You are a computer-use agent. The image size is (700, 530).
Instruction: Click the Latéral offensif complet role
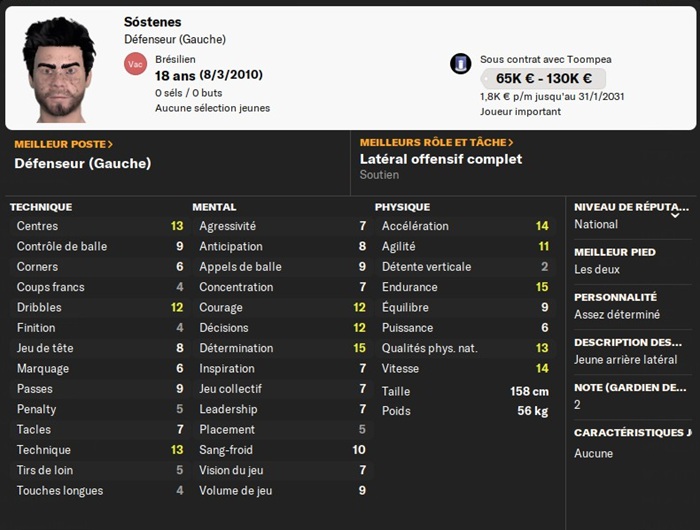[x=440, y=159]
